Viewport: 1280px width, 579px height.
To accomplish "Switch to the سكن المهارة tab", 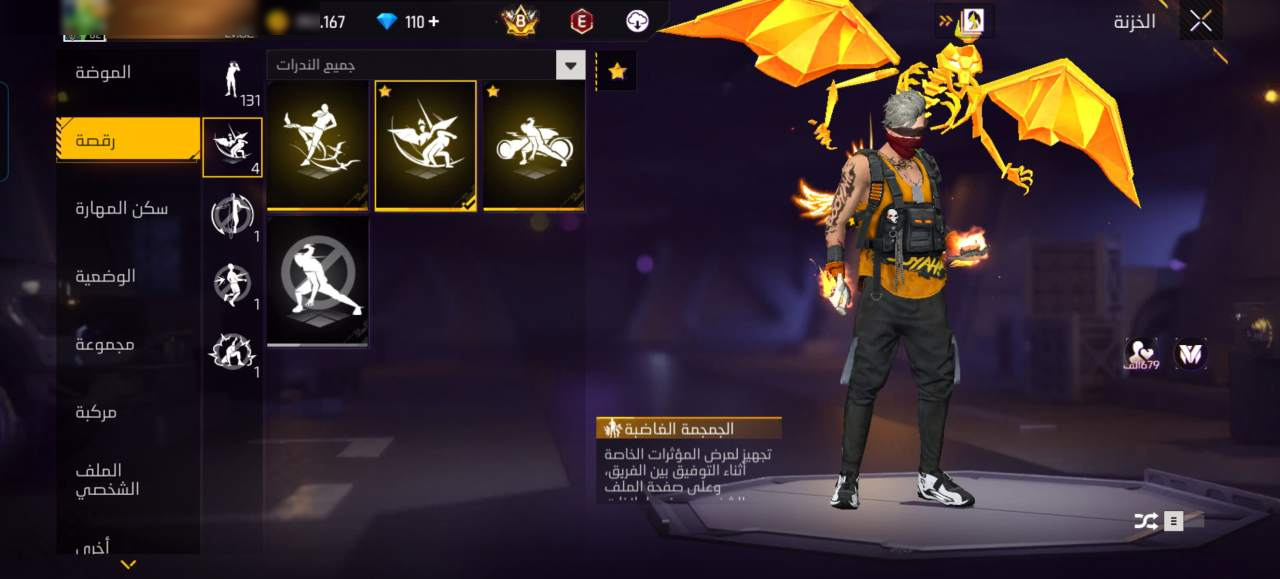I will click(x=122, y=208).
